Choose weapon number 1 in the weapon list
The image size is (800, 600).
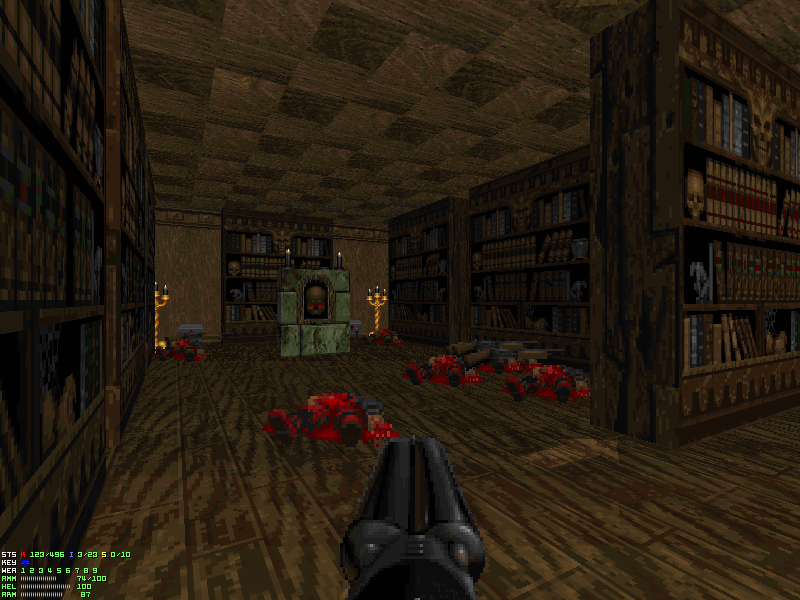click(x=23, y=570)
